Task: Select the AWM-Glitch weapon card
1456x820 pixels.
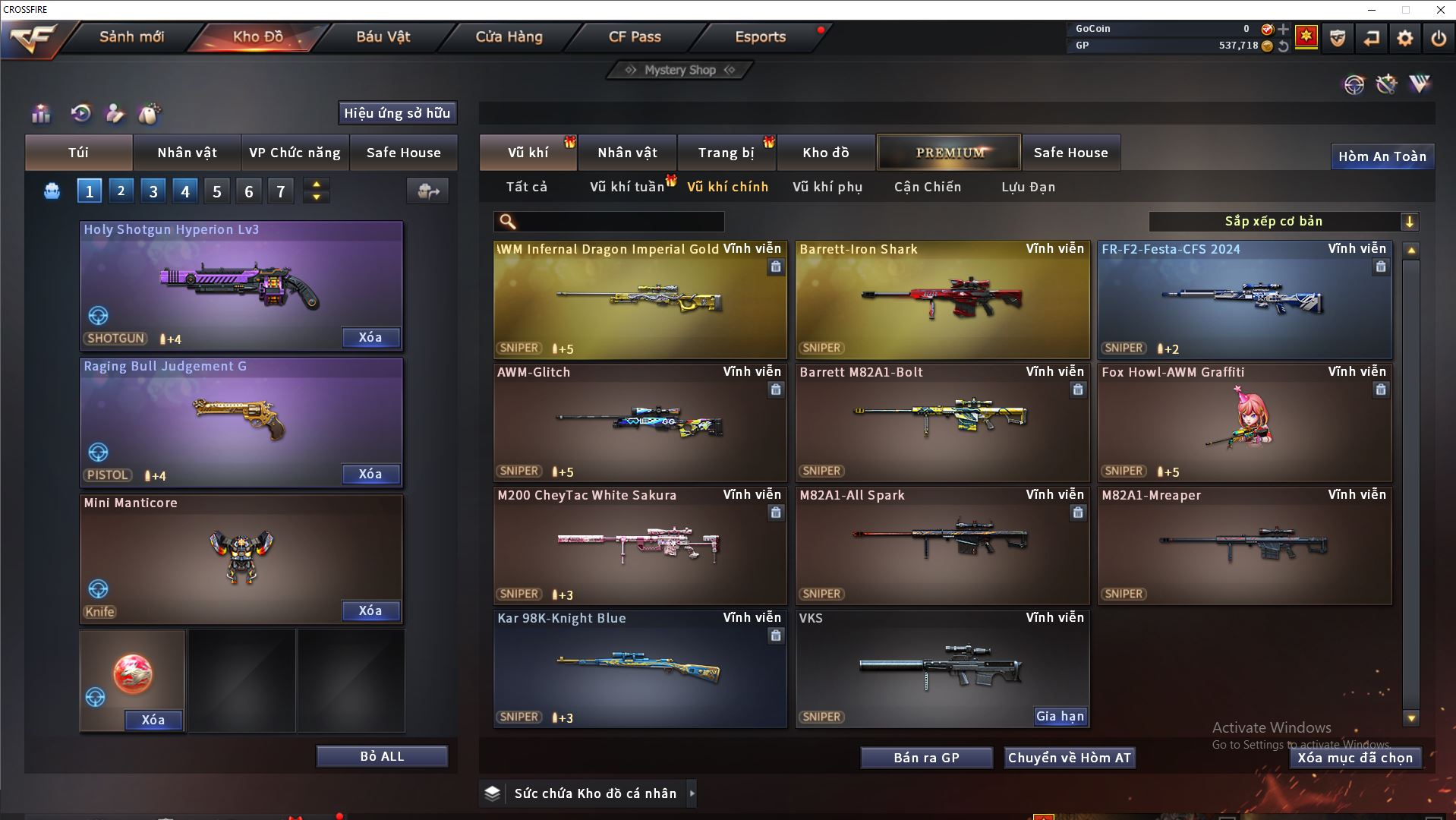Action: (640, 422)
